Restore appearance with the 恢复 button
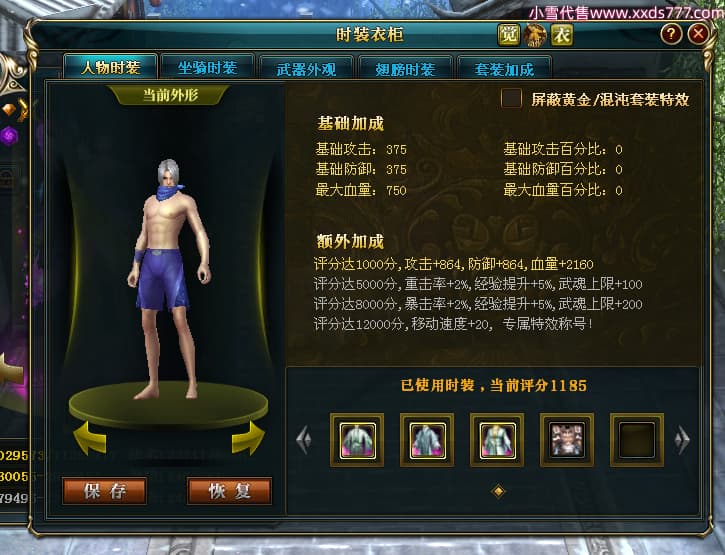 pyautogui.click(x=229, y=491)
